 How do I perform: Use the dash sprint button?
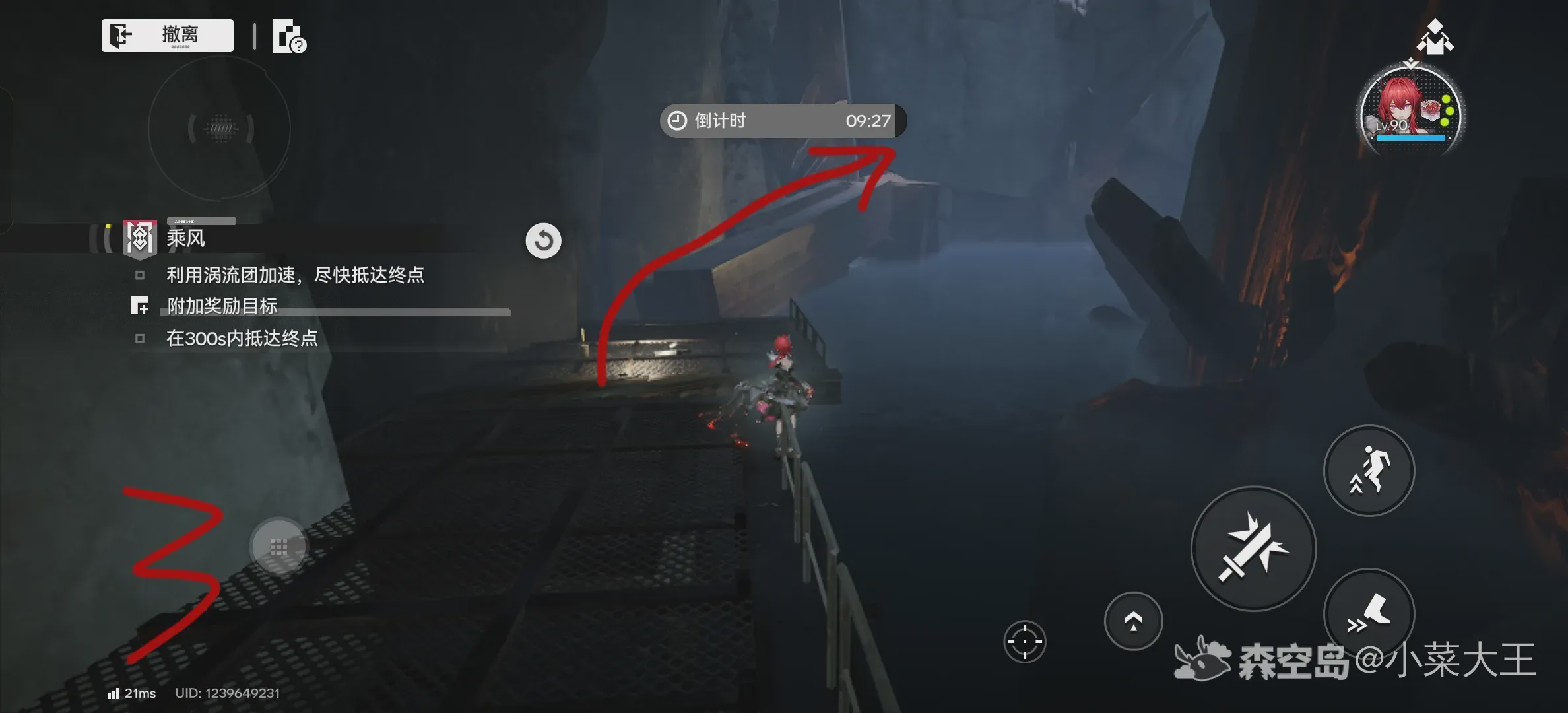(1369, 613)
